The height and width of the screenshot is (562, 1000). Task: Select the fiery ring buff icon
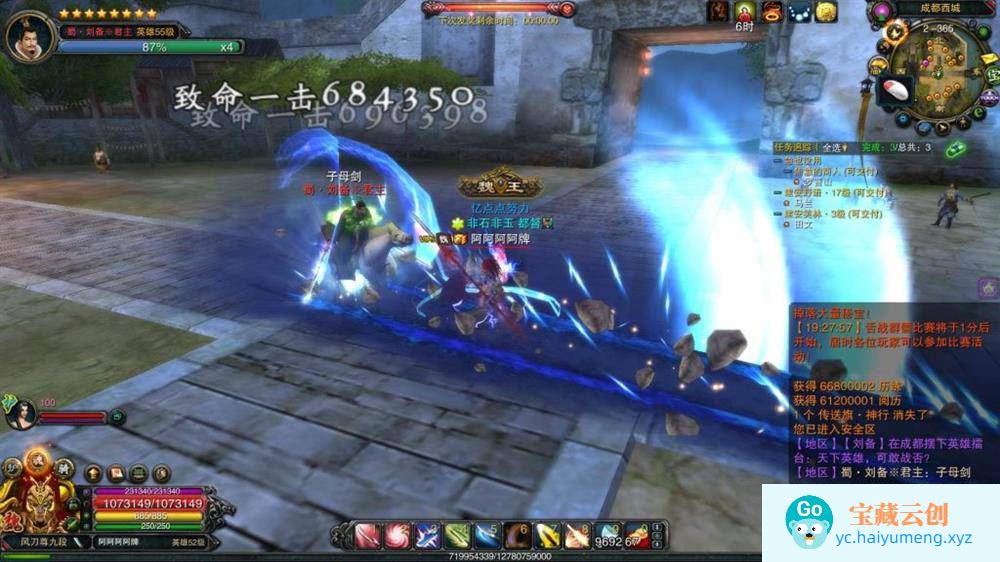pos(772,12)
